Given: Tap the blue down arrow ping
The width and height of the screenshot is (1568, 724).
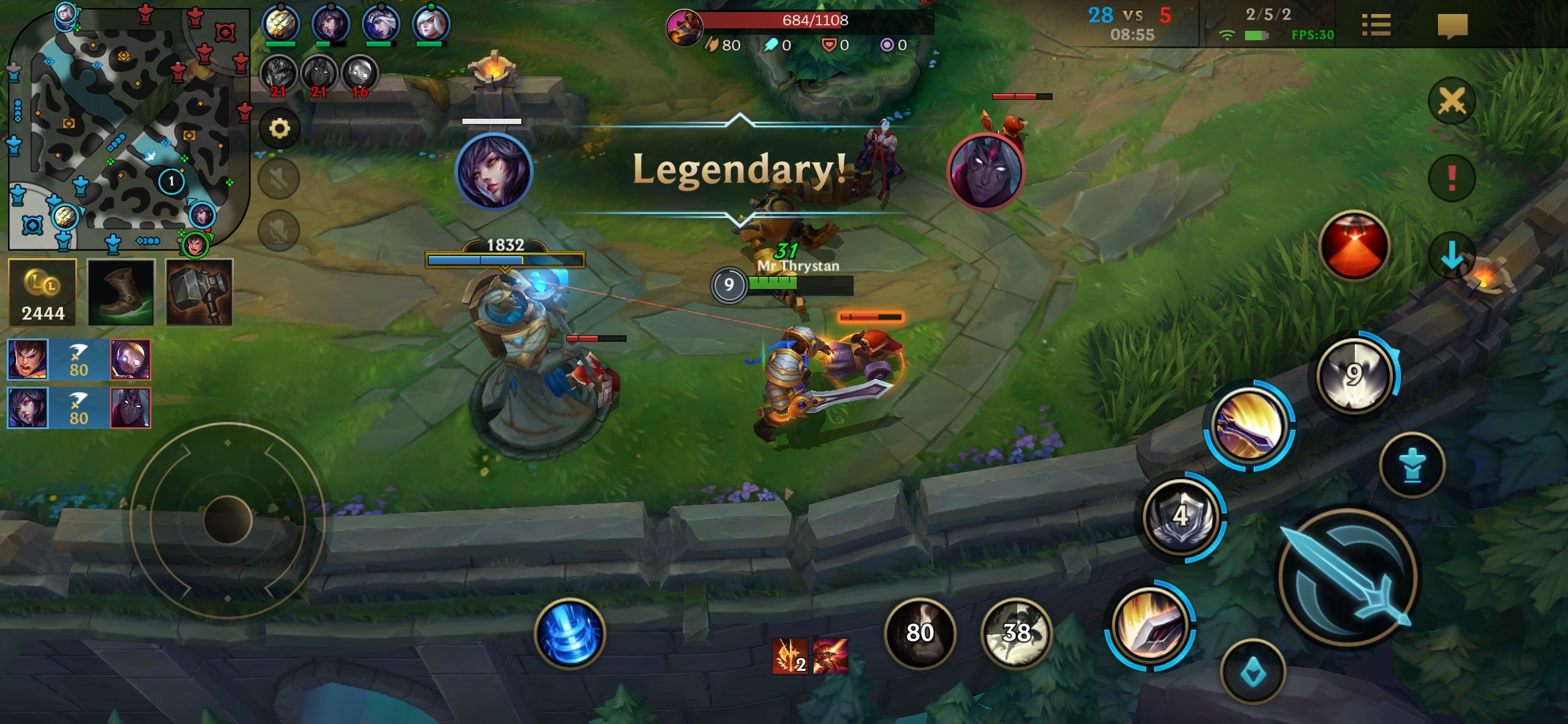Looking at the screenshot, I should (1451, 255).
